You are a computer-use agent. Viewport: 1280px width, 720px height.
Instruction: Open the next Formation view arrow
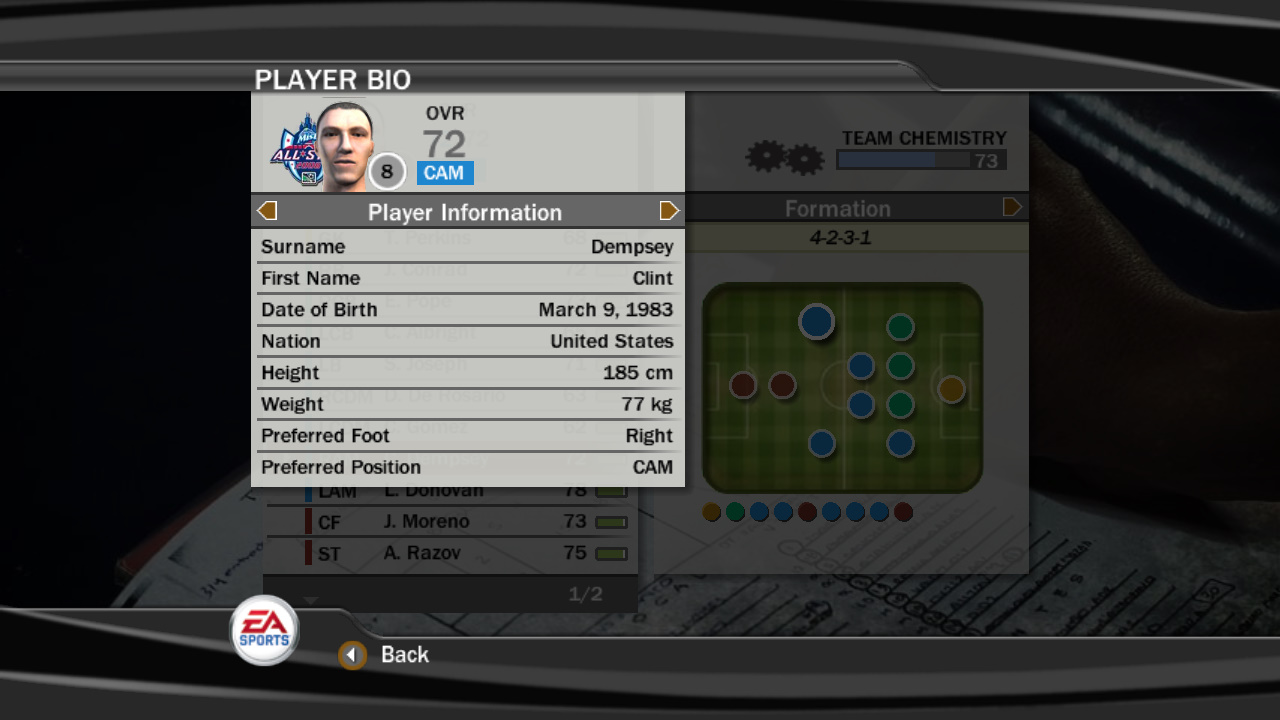[1012, 207]
